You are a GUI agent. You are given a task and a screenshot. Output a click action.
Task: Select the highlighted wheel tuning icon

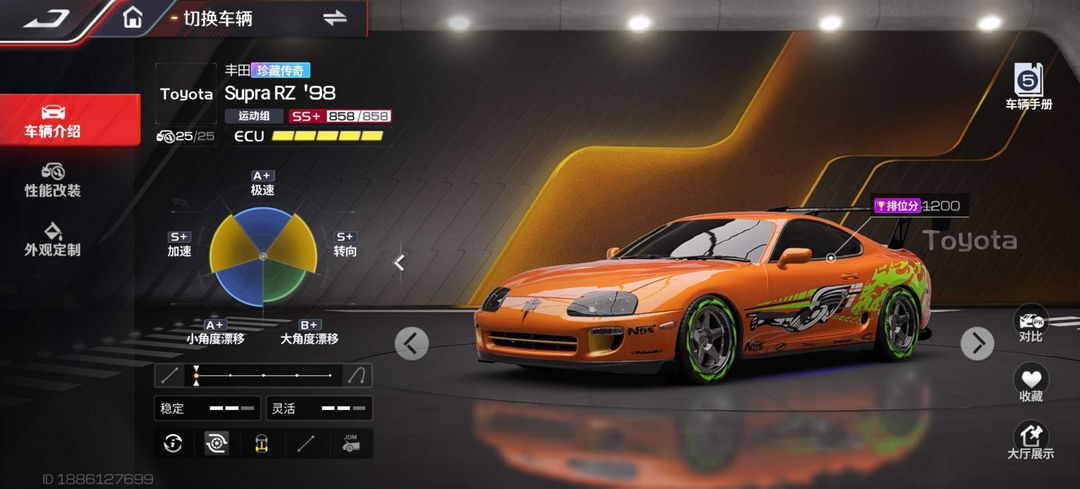(x=216, y=443)
